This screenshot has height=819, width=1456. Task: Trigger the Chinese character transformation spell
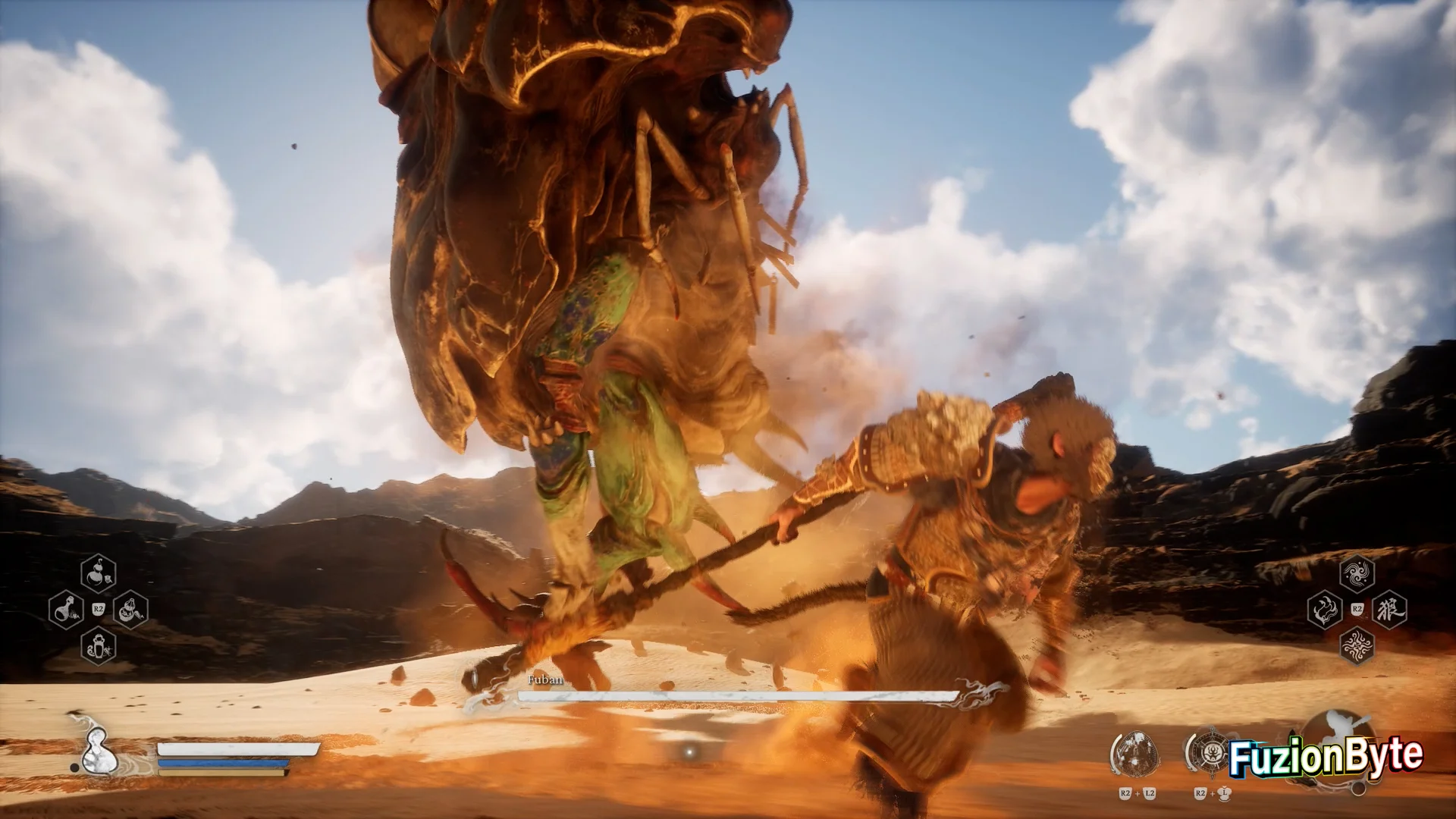pos(1389,610)
